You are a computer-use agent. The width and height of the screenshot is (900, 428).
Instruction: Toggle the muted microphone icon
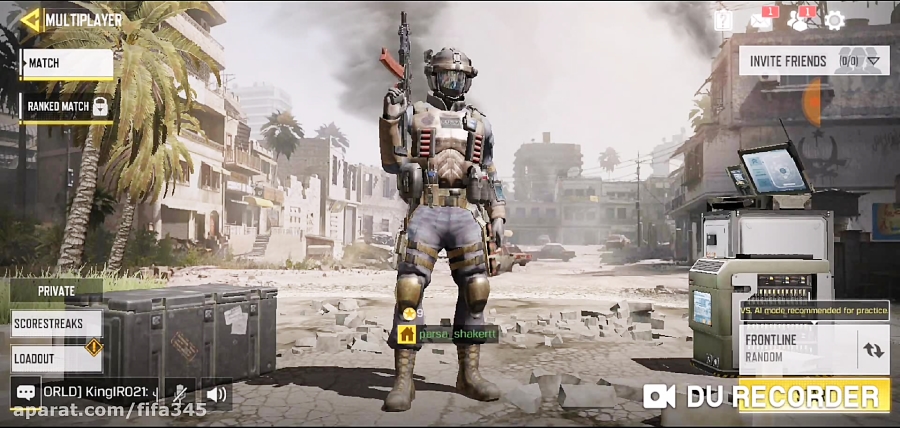[x=180, y=394]
